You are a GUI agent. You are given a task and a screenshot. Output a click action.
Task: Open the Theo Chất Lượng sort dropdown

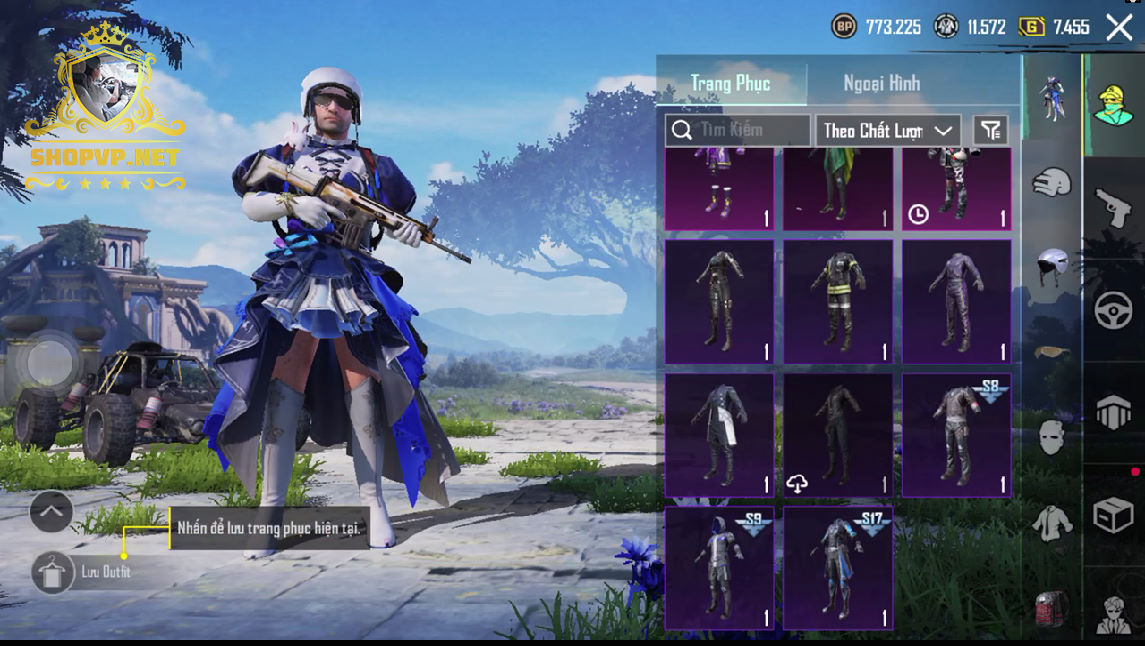888,131
